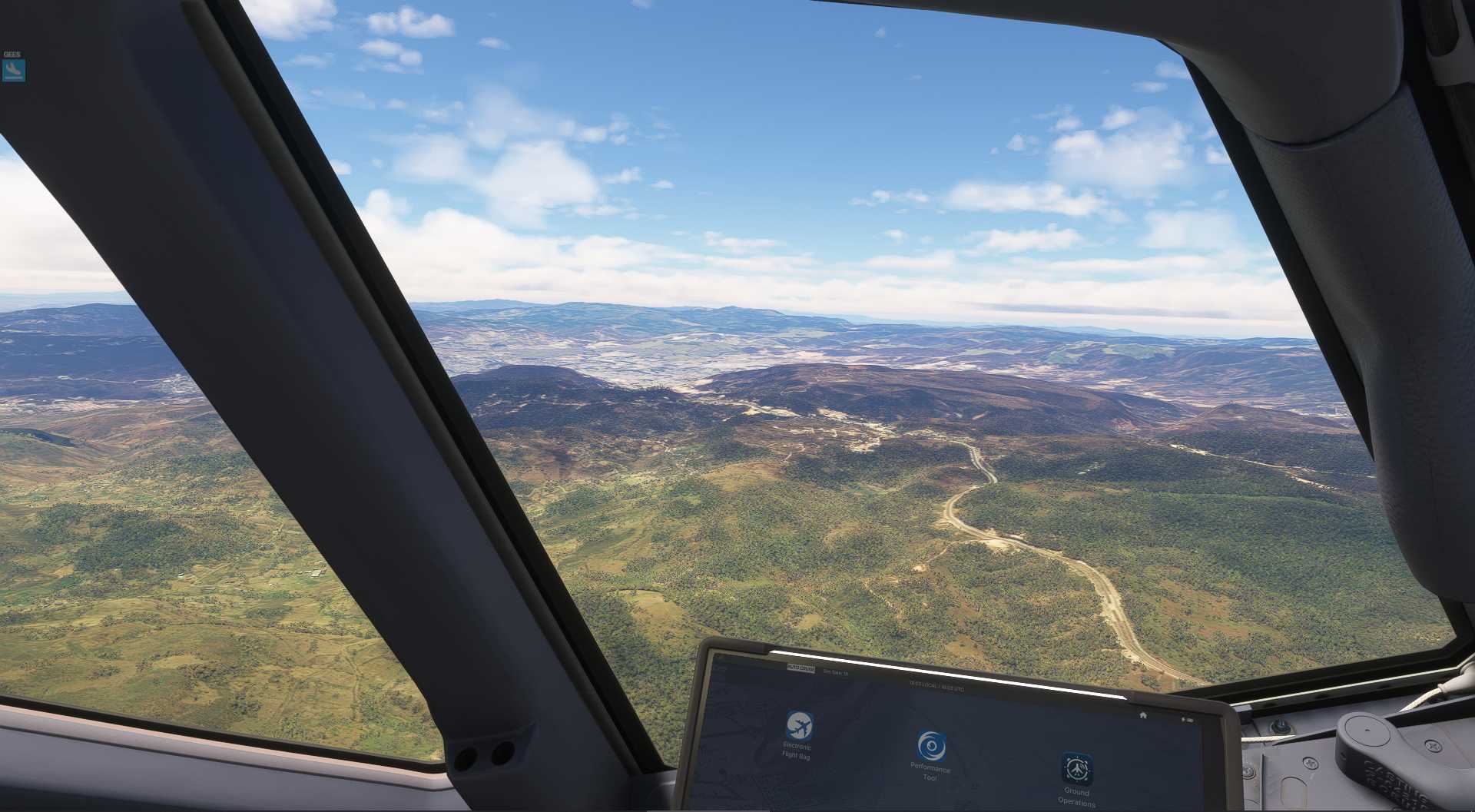Tap the tablet's home icon
This screenshot has height=812, width=1475.
1143,715
